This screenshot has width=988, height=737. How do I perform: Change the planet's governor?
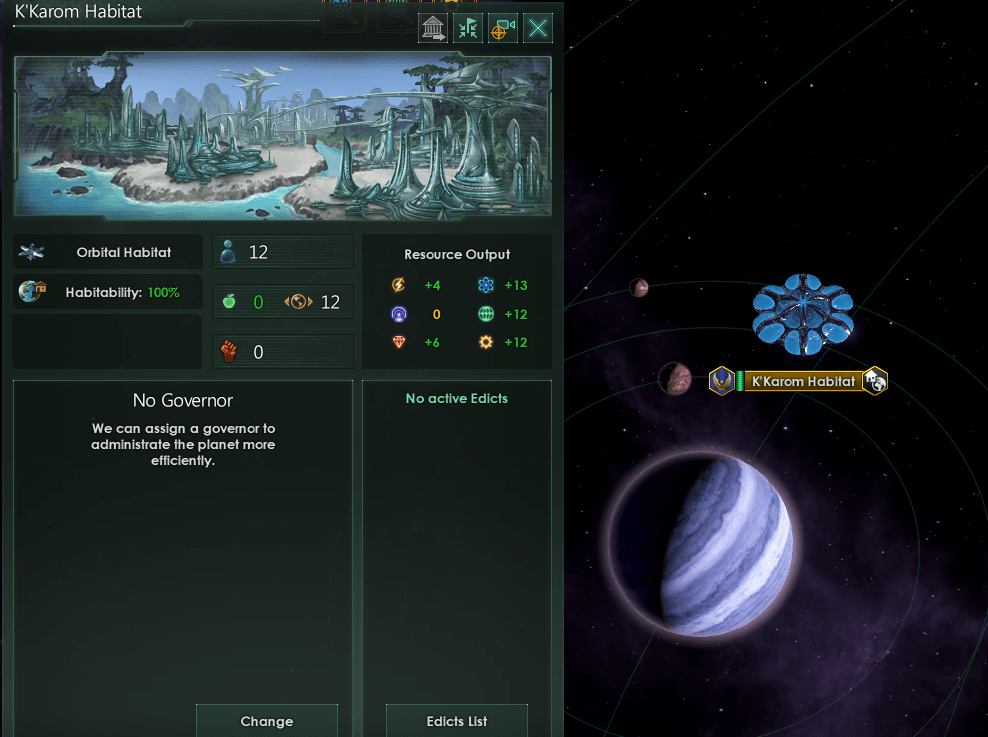pos(267,721)
